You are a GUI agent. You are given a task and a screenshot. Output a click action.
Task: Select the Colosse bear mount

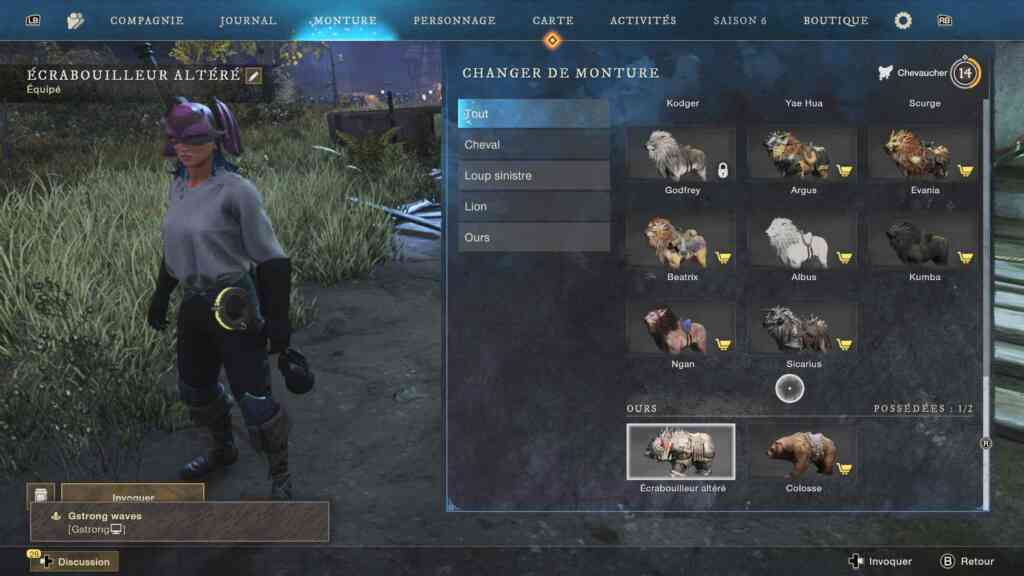tap(803, 453)
